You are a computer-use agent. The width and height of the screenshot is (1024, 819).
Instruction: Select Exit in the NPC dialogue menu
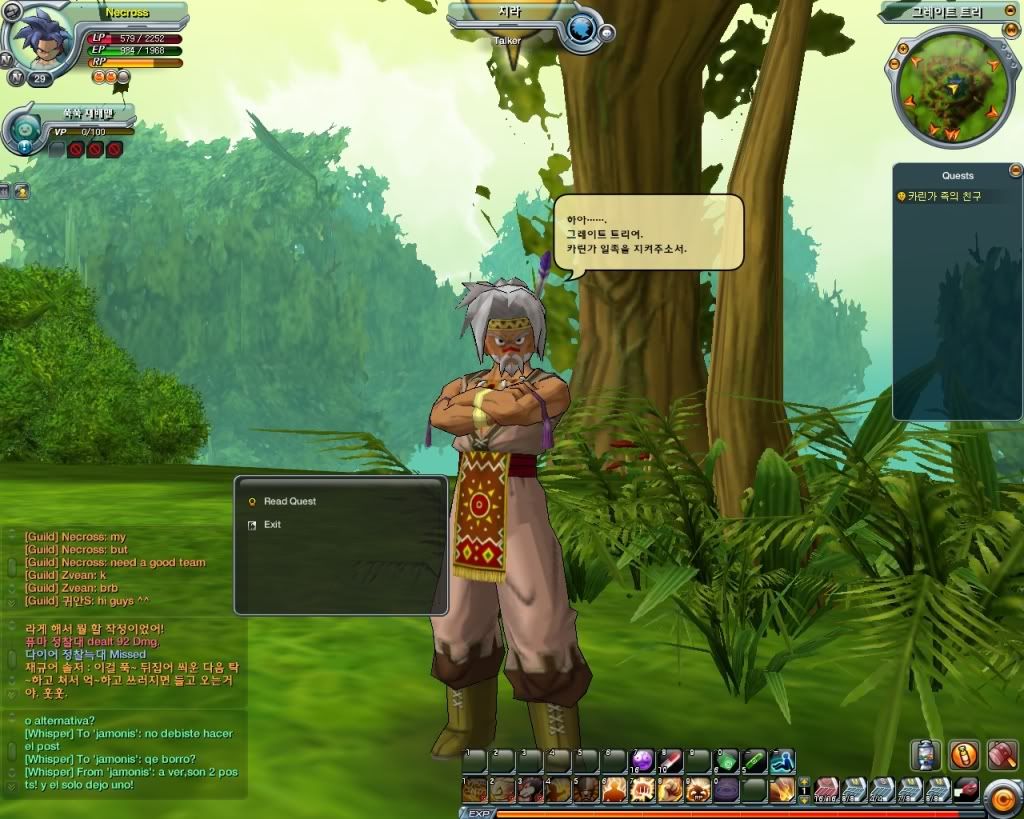[272, 525]
